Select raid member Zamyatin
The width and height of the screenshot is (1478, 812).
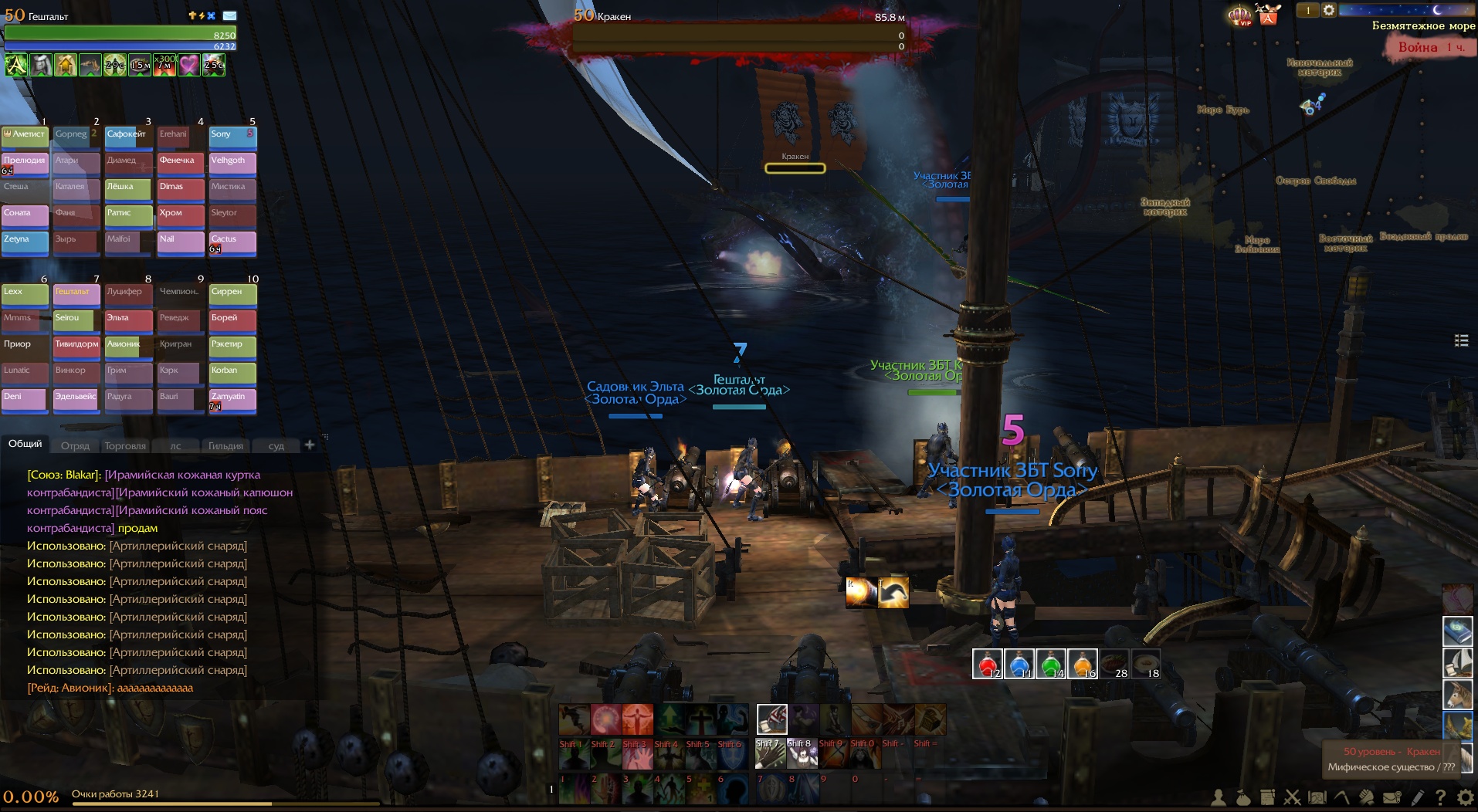coord(232,398)
